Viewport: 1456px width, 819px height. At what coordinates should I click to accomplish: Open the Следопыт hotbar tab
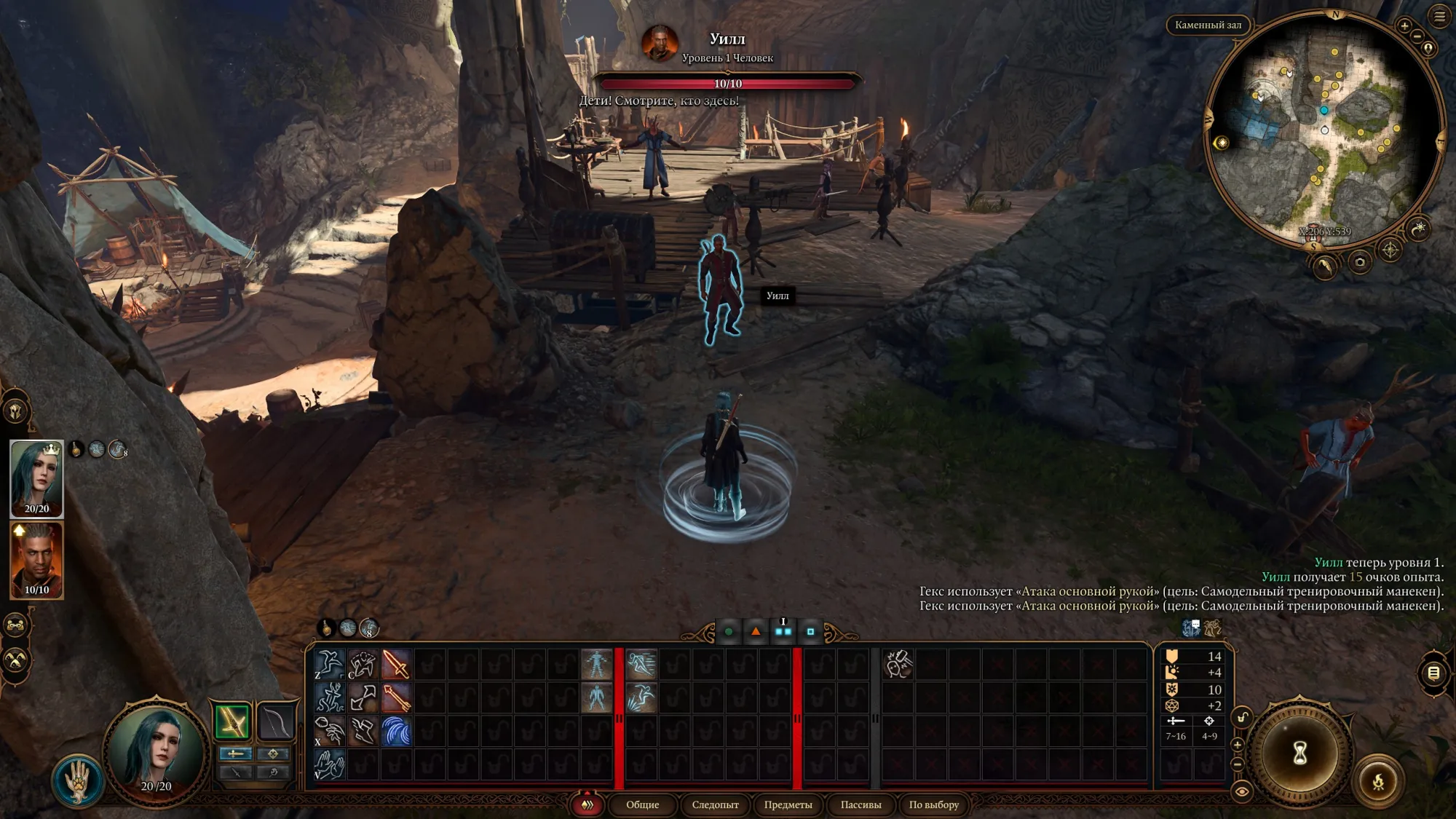tap(715, 804)
